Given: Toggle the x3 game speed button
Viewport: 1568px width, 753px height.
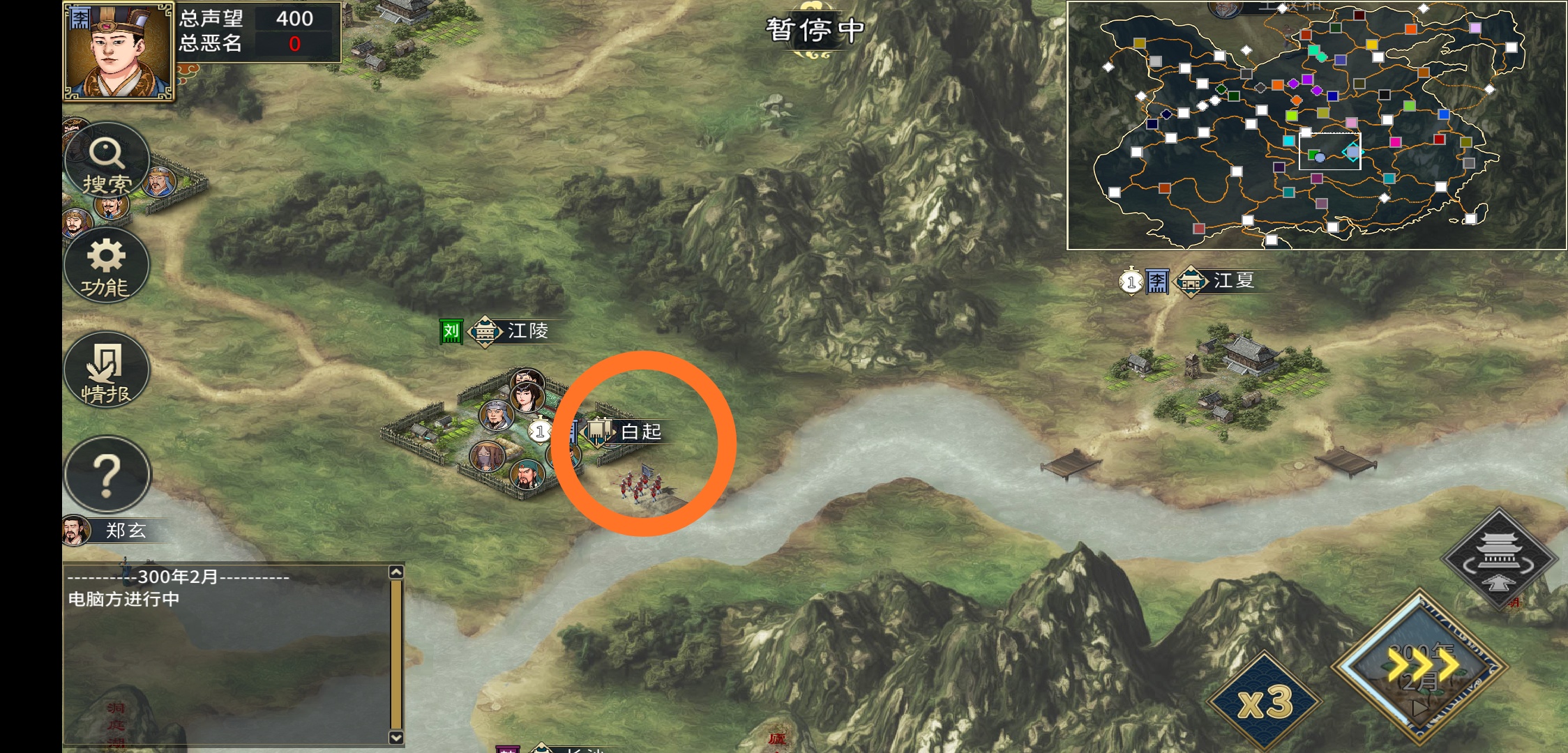Looking at the screenshot, I should pyautogui.click(x=1265, y=701).
